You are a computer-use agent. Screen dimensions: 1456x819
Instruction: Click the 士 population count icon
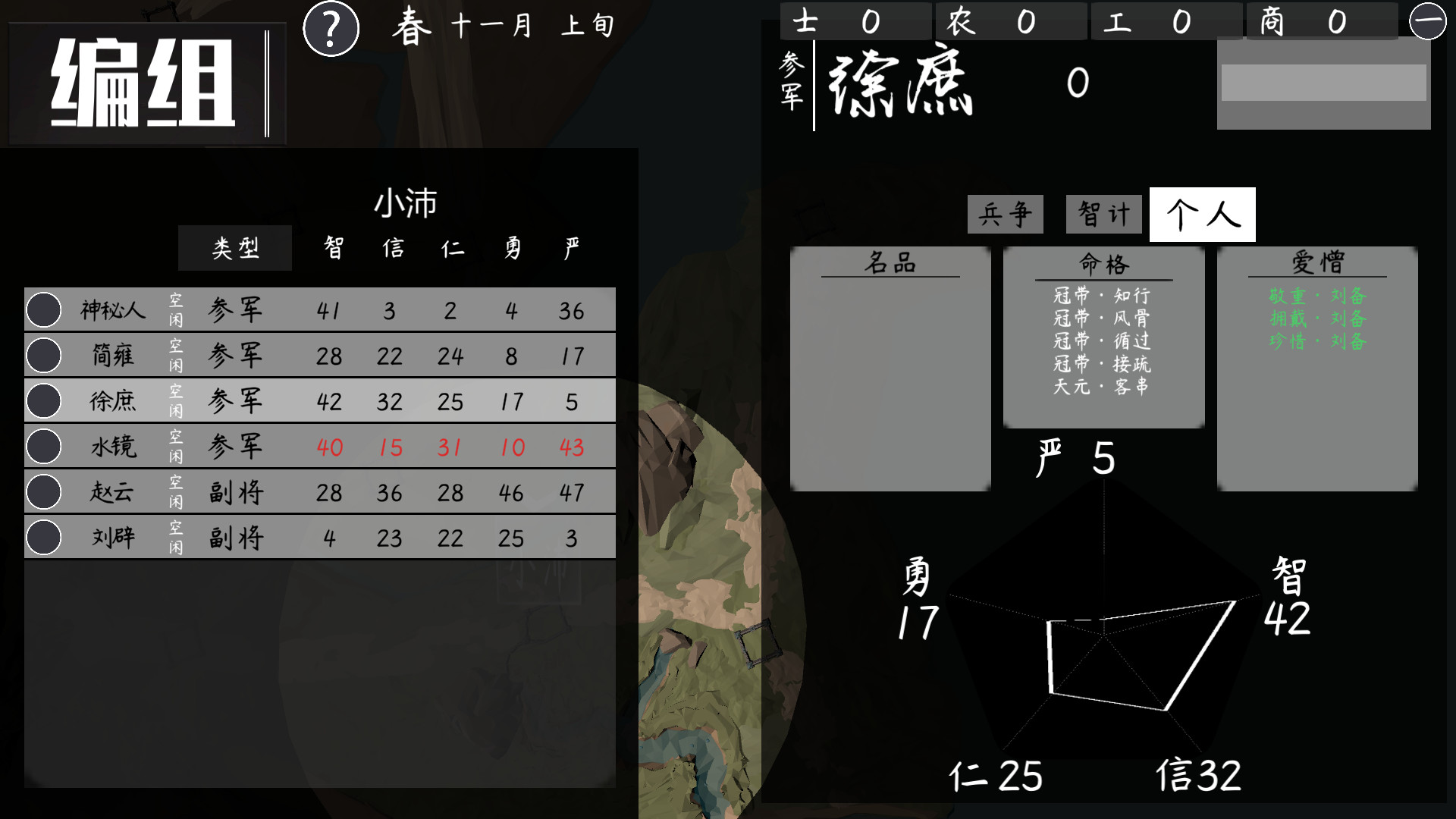[x=806, y=20]
